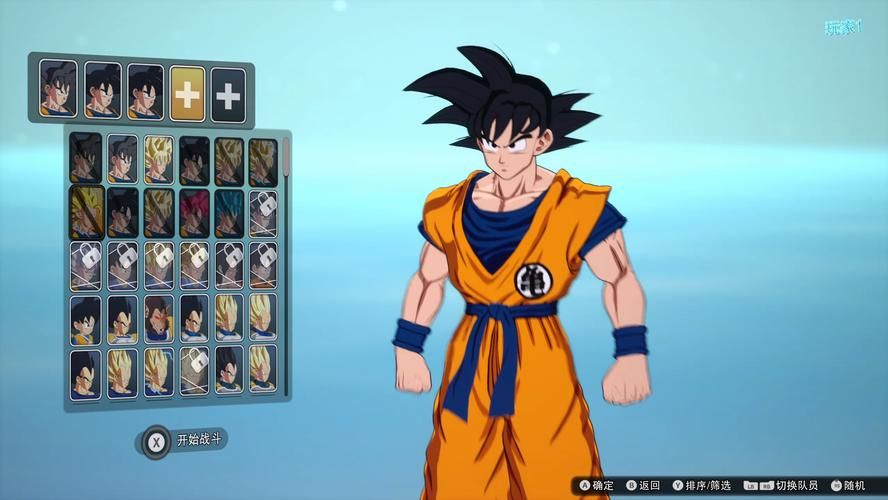The width and height of the screenshot is (888, 500).
Task: Select blue-haired Super Saiyan Blue Goku portrait
Action: click(229, 211)
